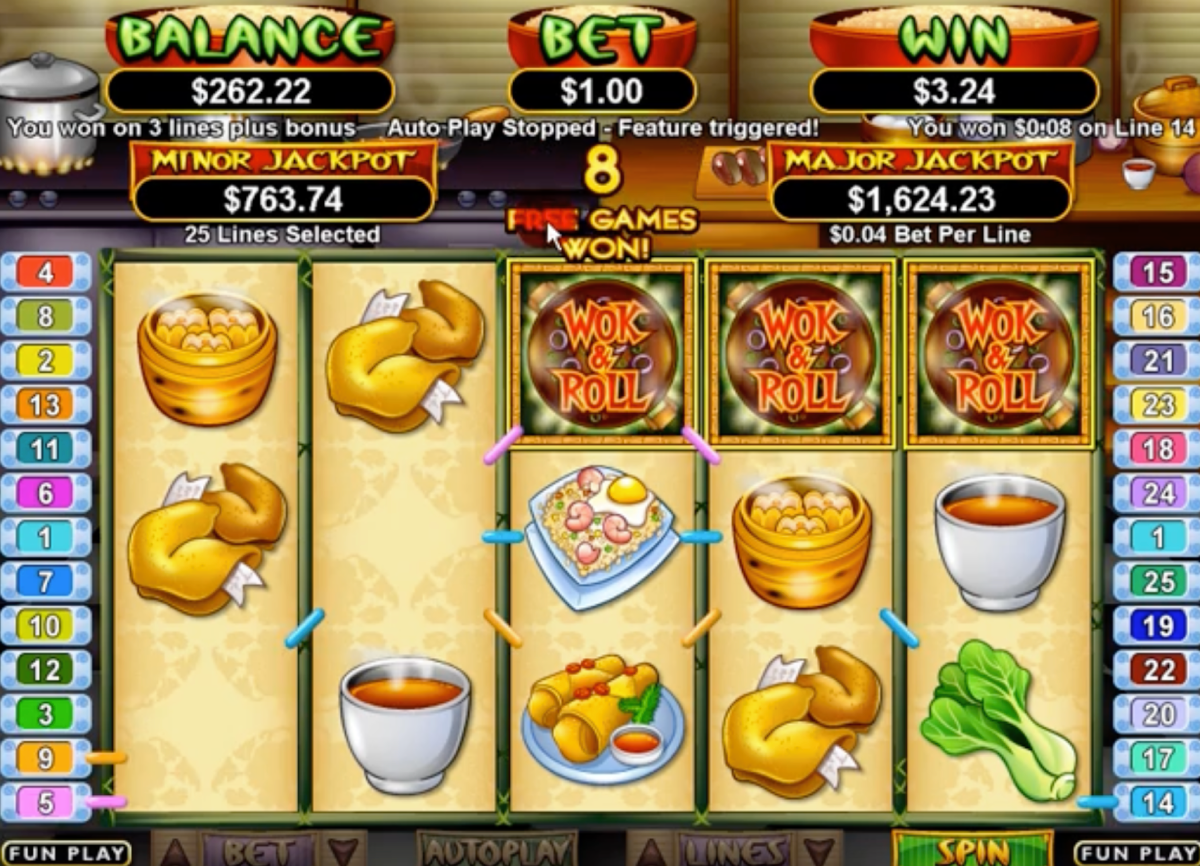Choose payline number 13
This screenshot has height=866, width=1200.
pos(46,404)
